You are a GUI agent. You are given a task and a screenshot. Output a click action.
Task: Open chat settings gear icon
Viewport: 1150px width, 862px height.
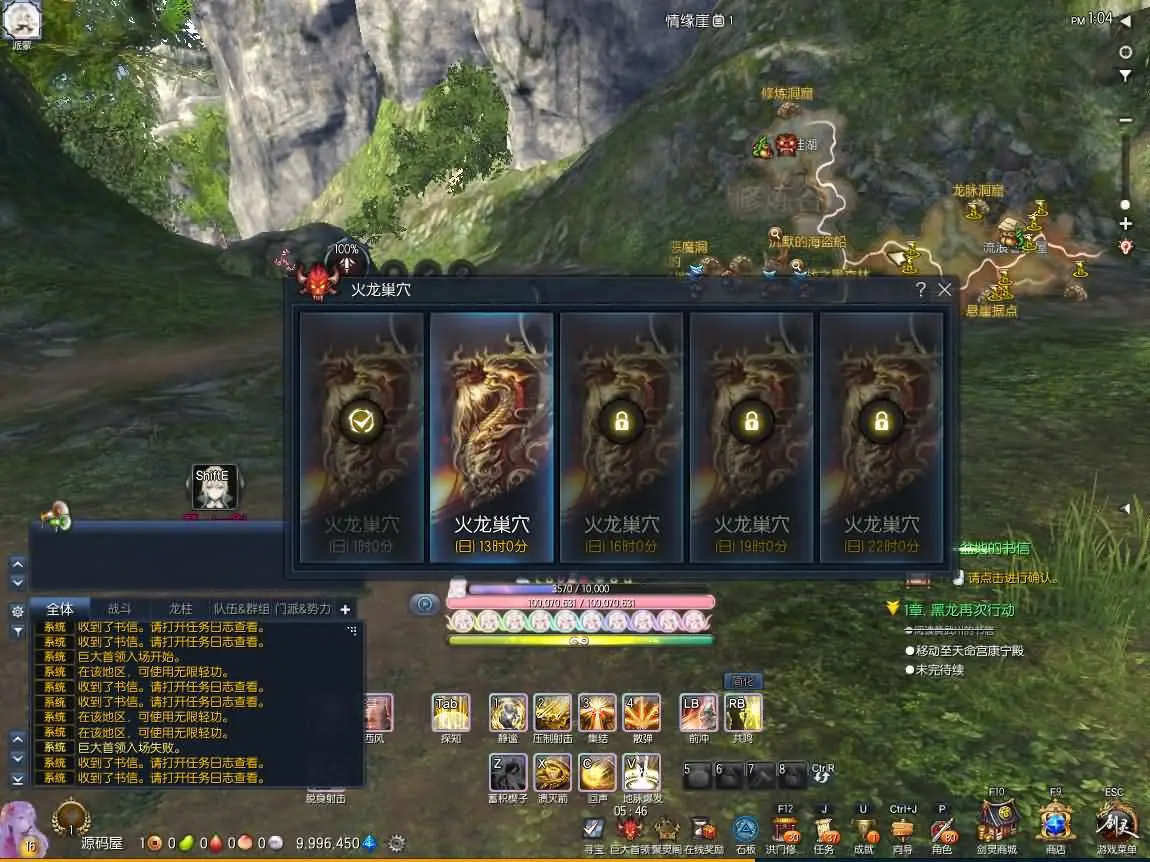click(17, 610)
